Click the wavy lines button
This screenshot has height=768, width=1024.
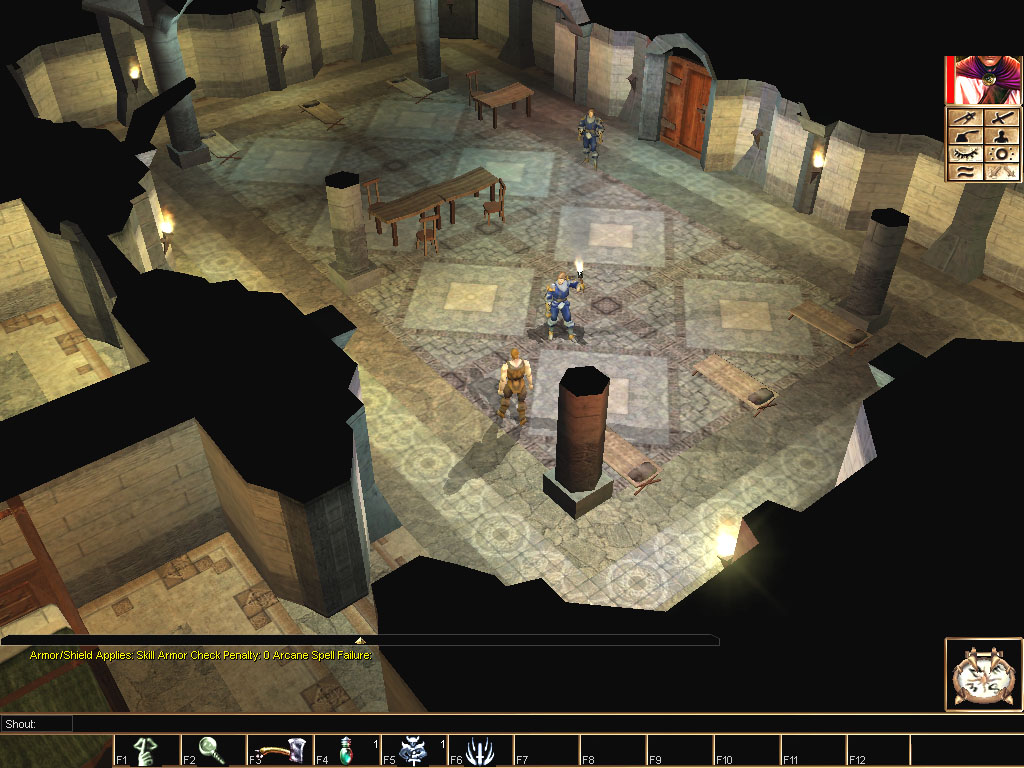tap(965, 172)
